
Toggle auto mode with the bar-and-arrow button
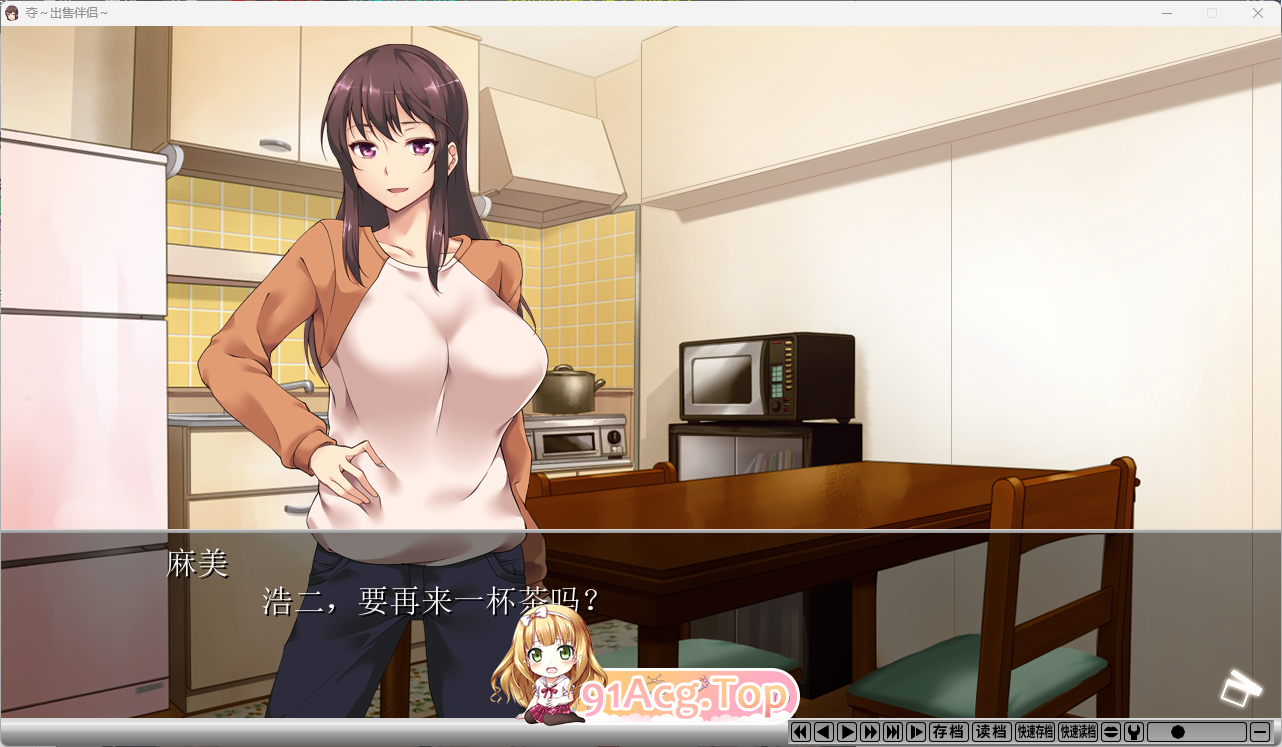click(x=915, y=732)
